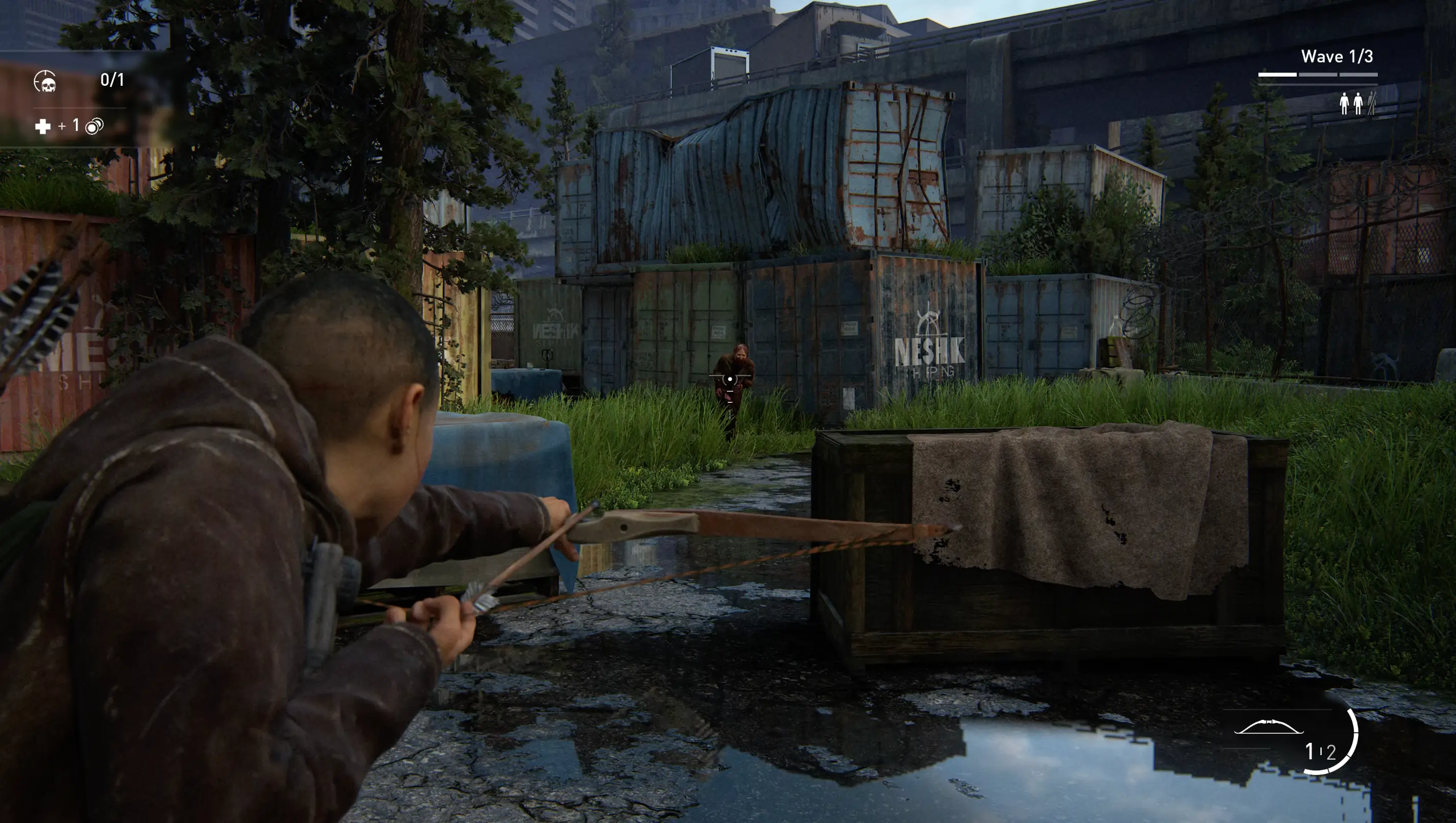1456x823 pixels.
Task: Select the supplements pills icon
Action: (x=94, y=127)
